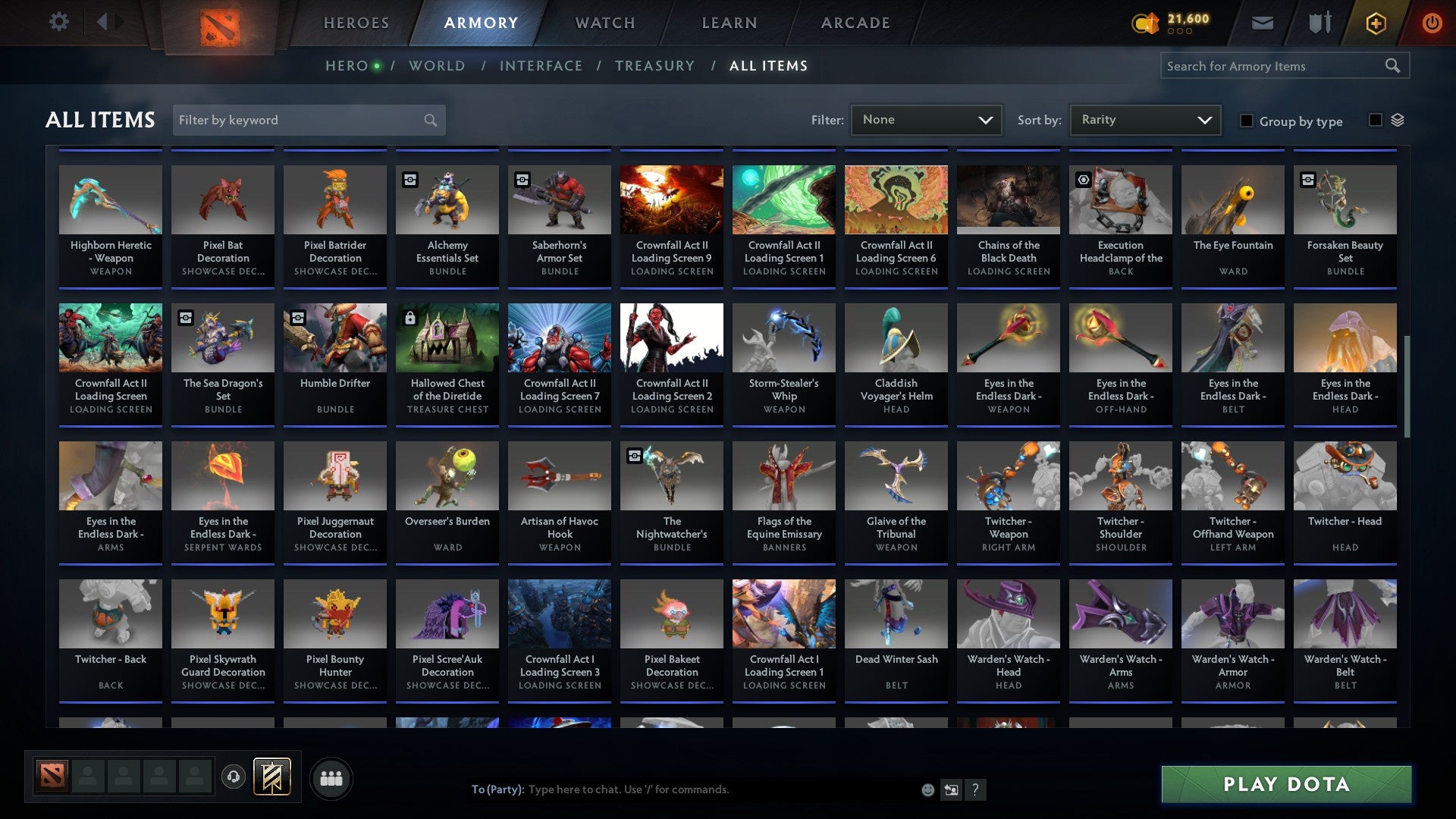The image size is (1456, 819).
Task: Click the shield and sword icon
Action: 1319,23
